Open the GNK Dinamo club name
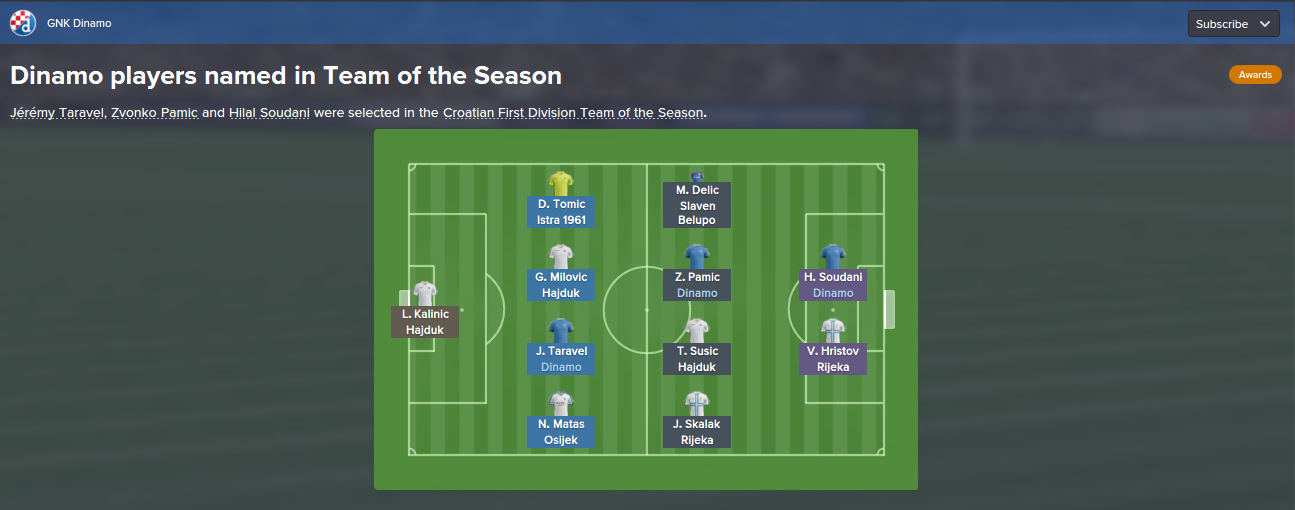 79,23
